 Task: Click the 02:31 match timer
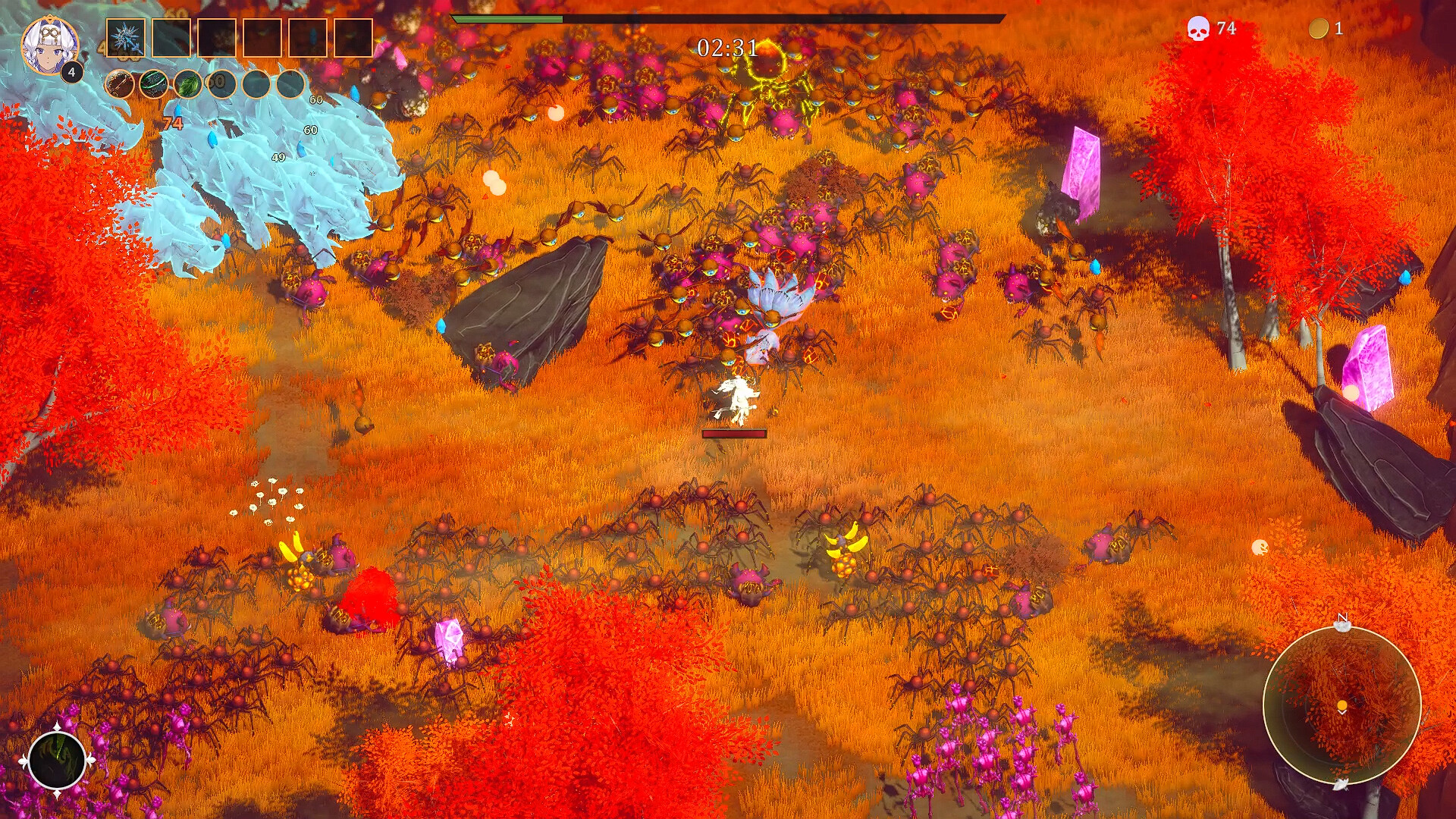726,47
